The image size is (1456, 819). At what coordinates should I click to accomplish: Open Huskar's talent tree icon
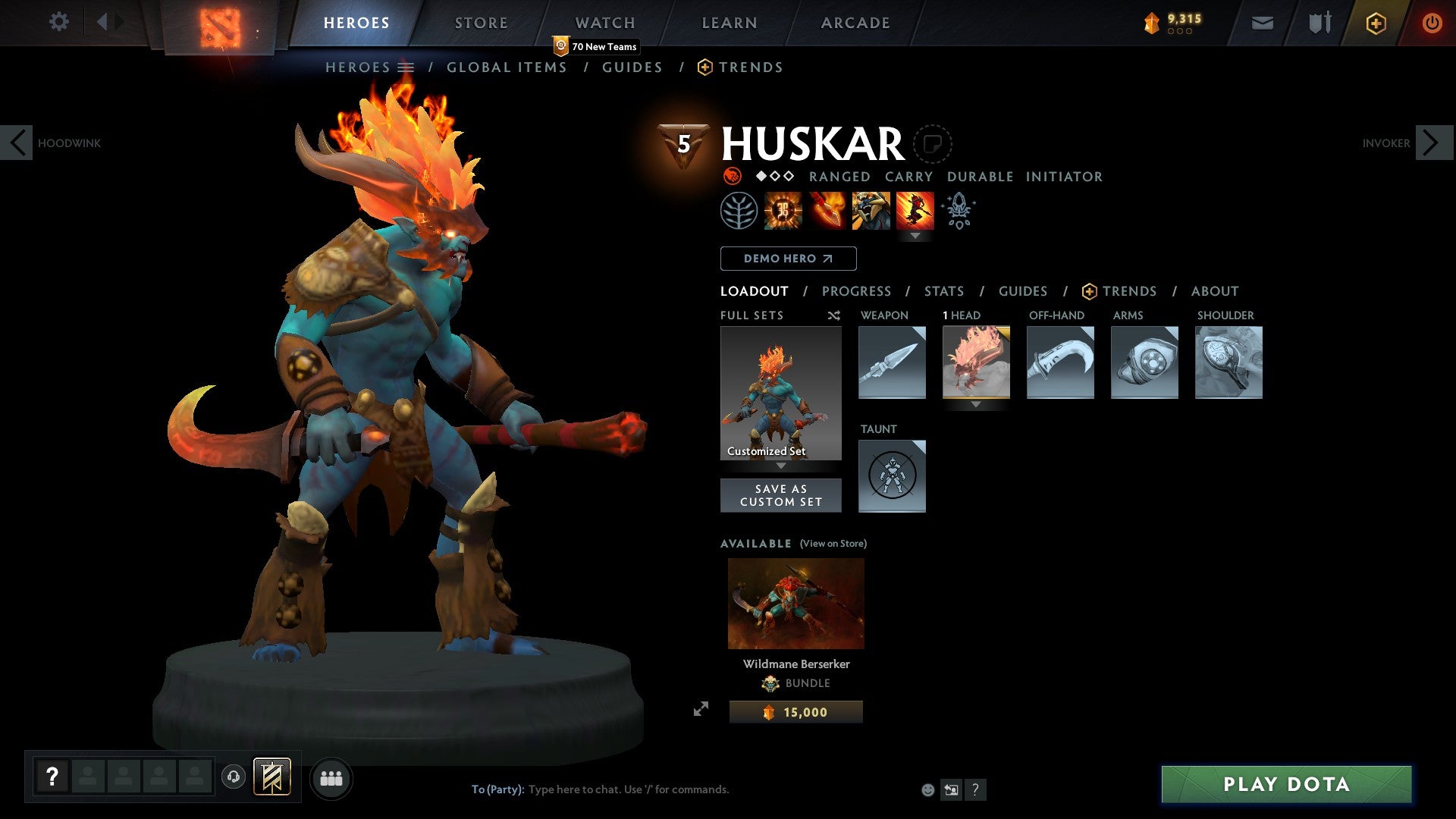pos(739,211)
